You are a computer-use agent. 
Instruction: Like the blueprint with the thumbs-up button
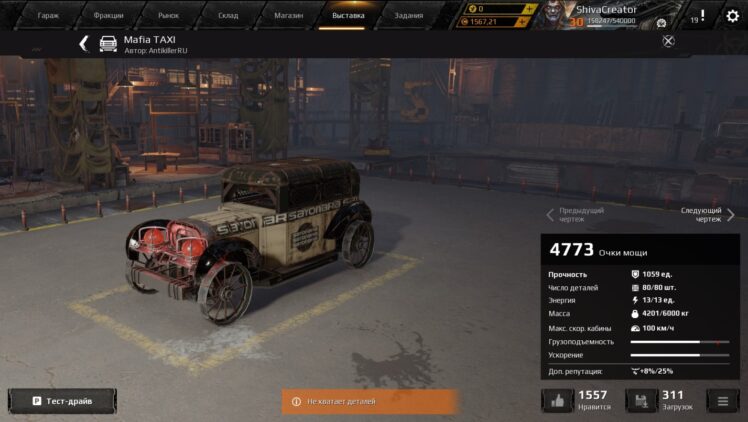tap(557, 401)
